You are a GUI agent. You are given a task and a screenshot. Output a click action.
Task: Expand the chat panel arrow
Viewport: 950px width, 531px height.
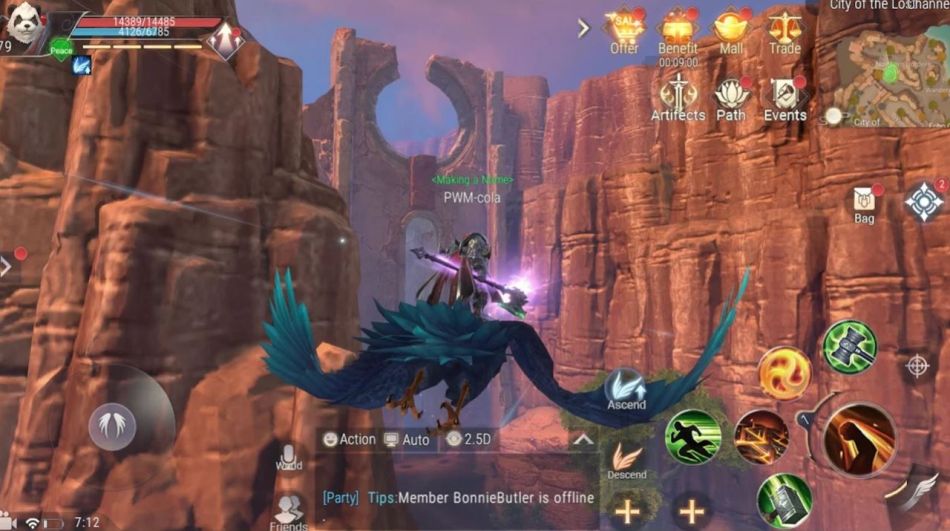point(583,439)
